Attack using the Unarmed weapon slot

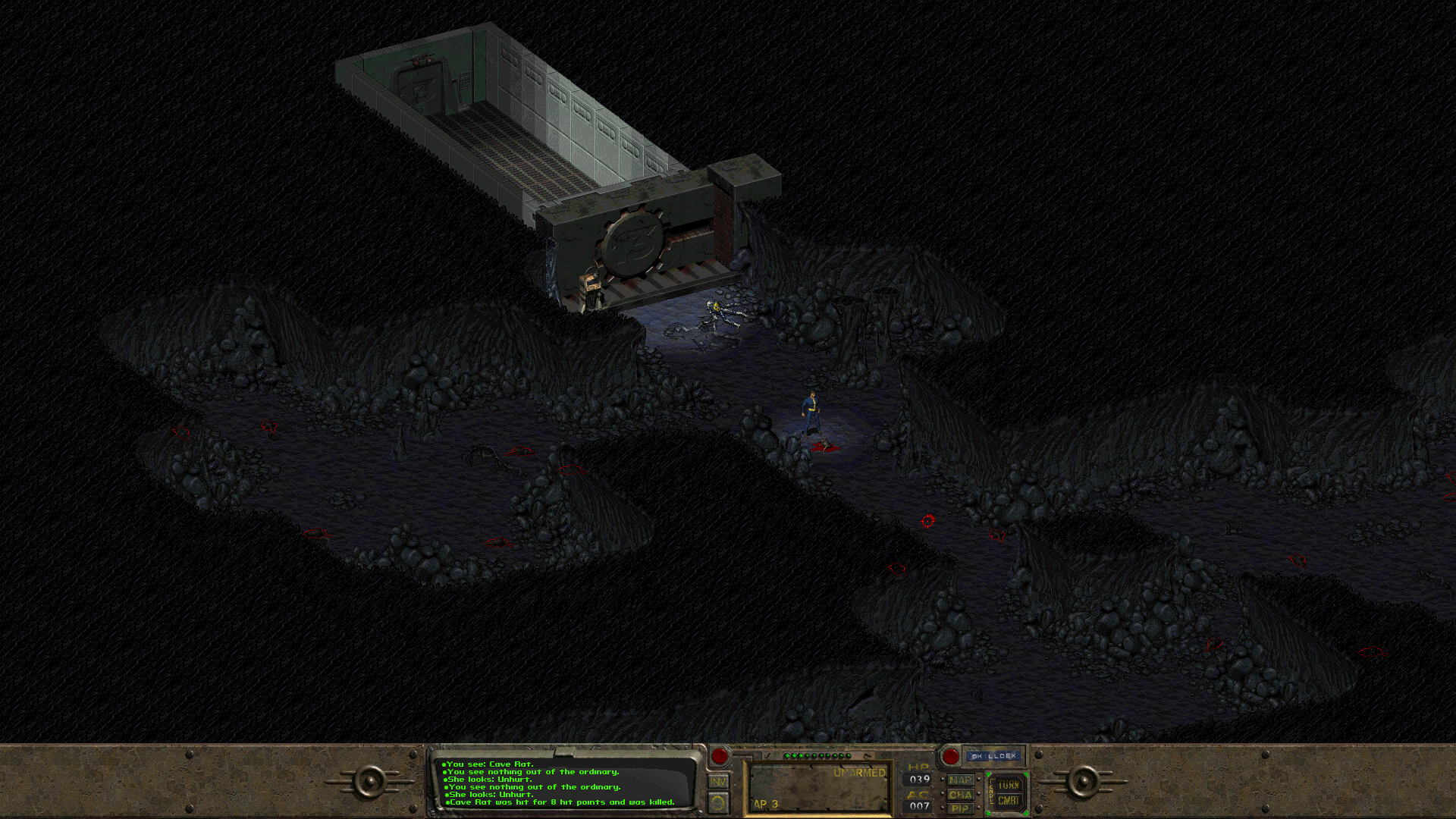(x=819, y=787)
